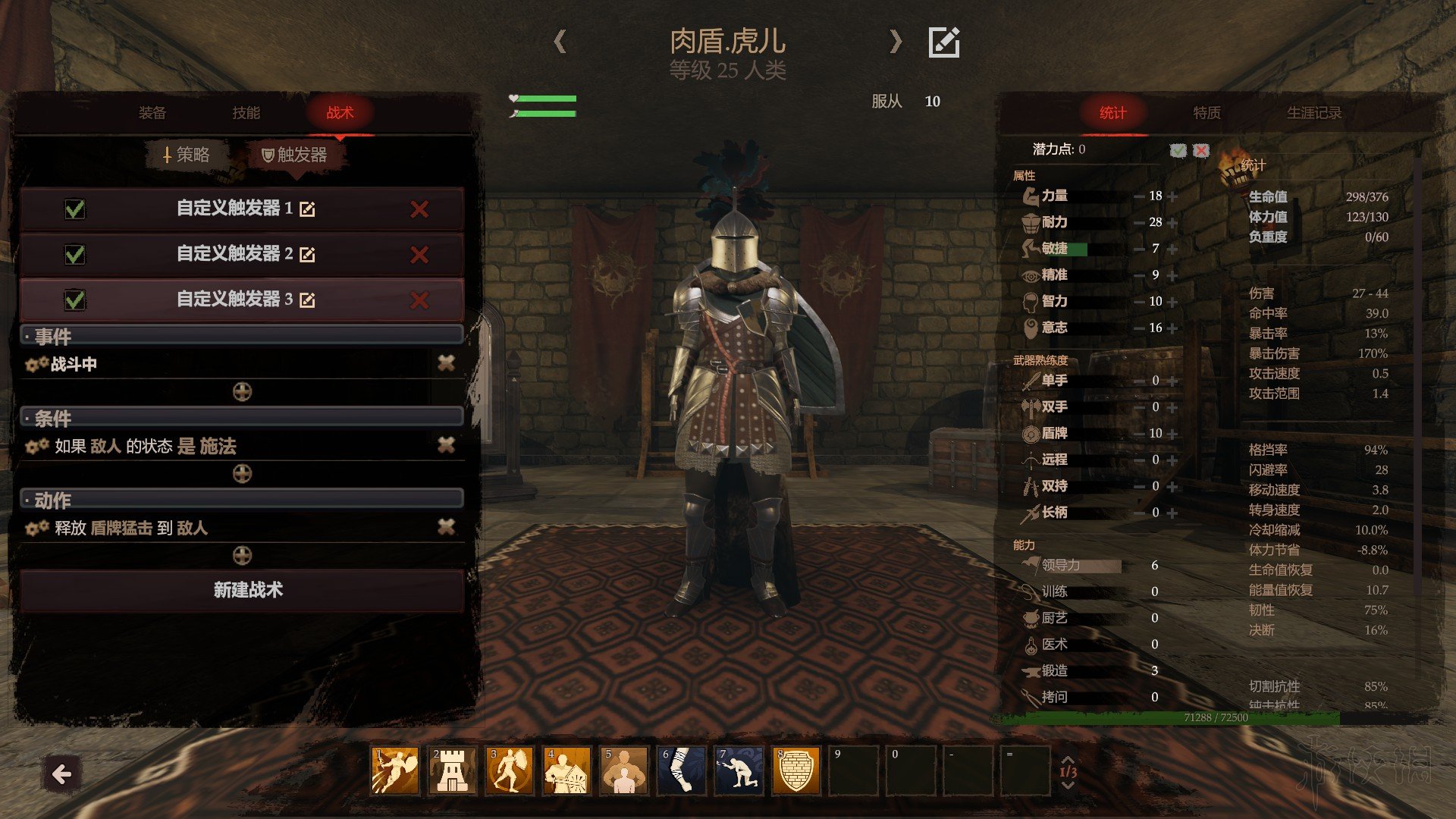The image size is (1456, 819).
Task: Remove the 盾牌猛击 action entry
Action: [446, 528]
